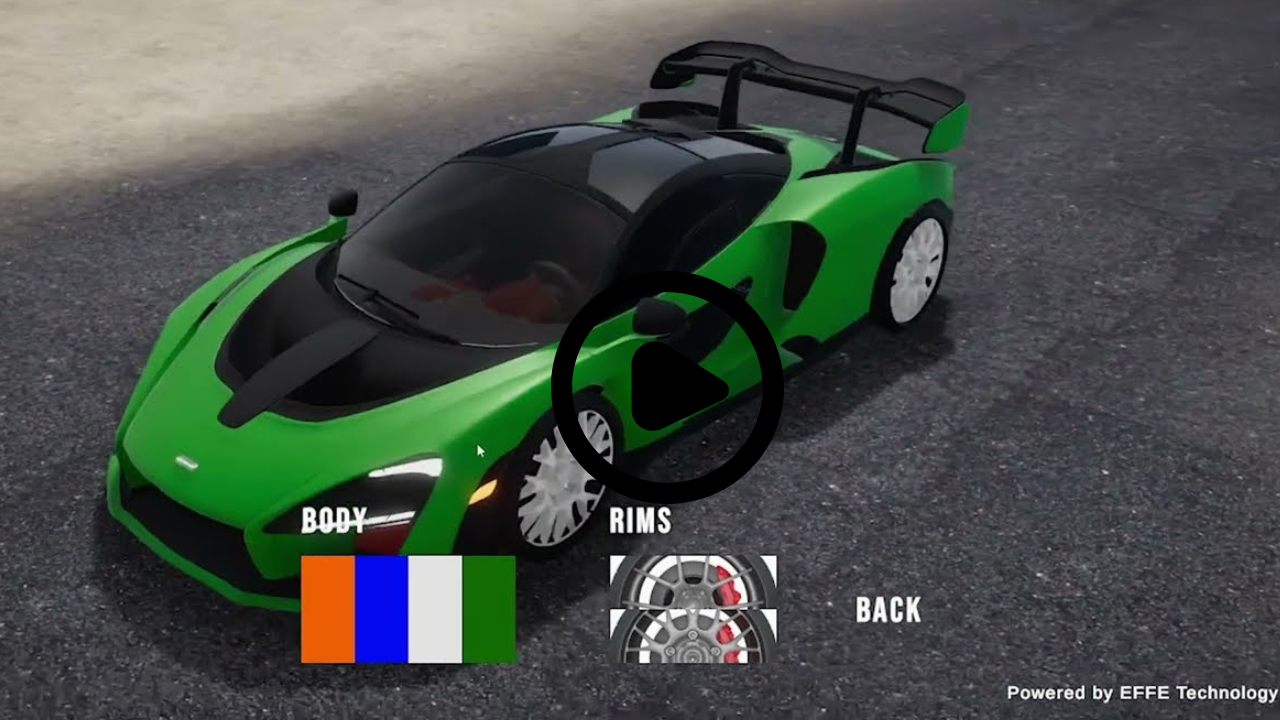The height and width of the screenshot is (720, 1280).
Task: Click the BODY section label
Action: tap(333, 520)
